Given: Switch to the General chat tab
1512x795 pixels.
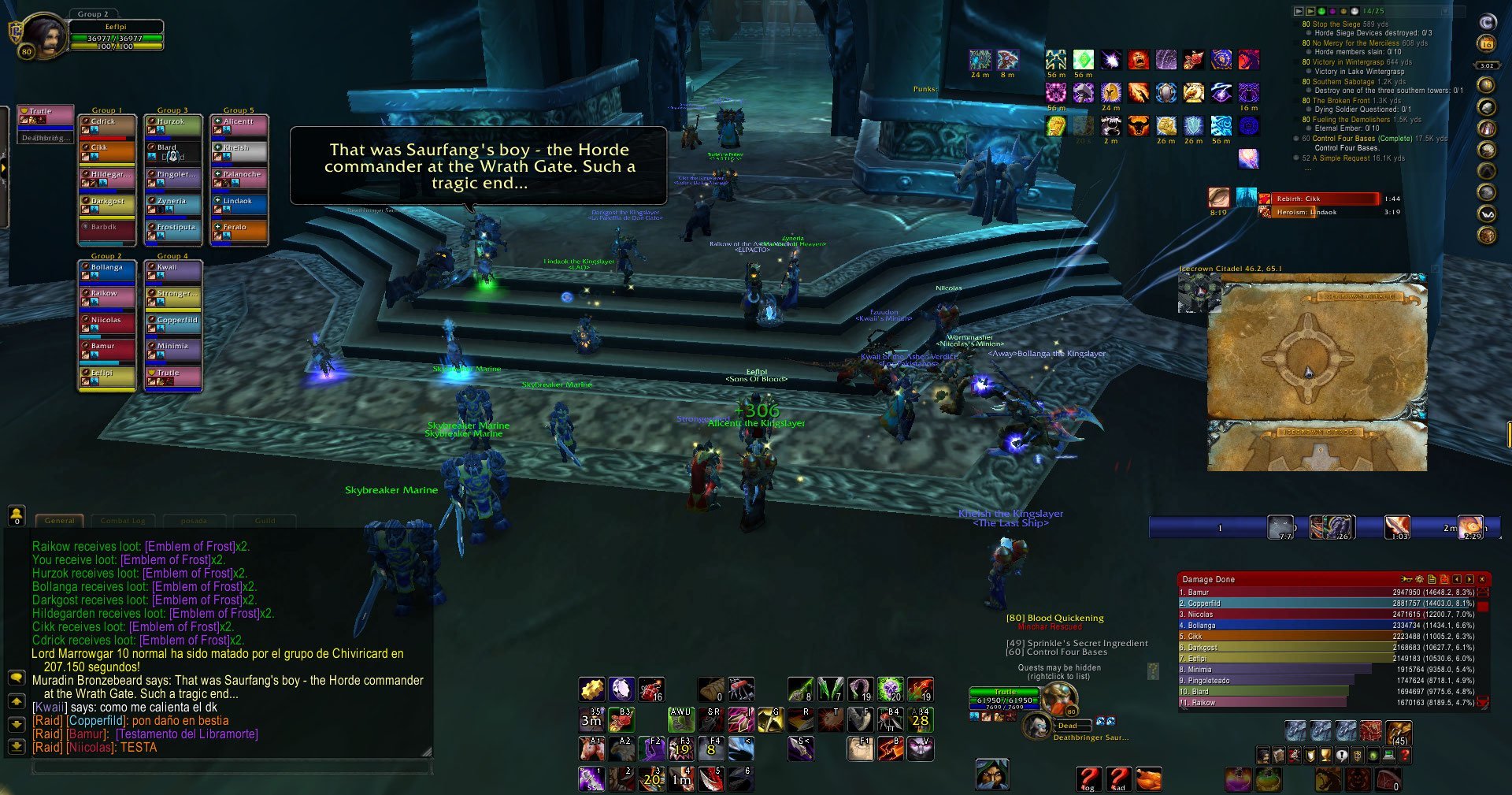Looking at the screenshot, I should [x=59, y=521].
